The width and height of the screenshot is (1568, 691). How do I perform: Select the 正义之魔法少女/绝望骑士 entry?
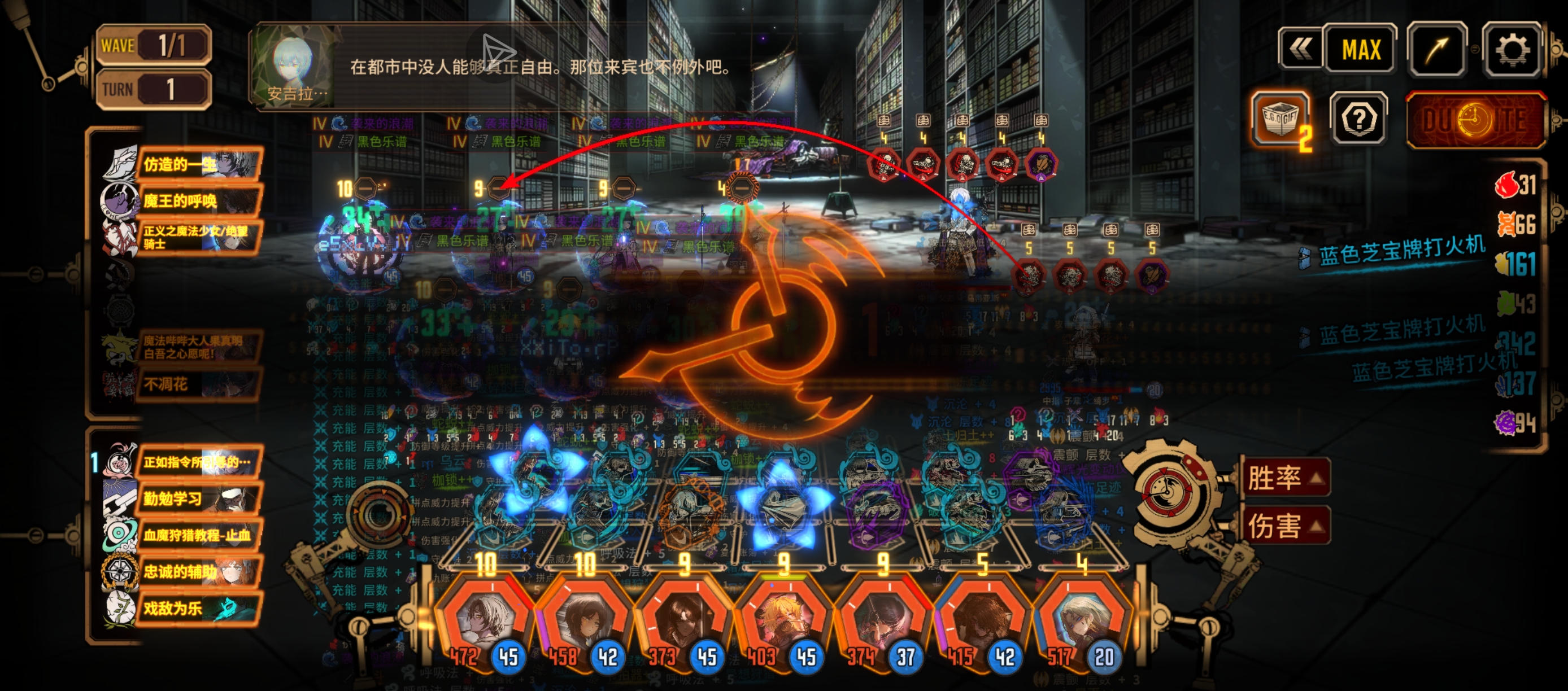[198, 237]
